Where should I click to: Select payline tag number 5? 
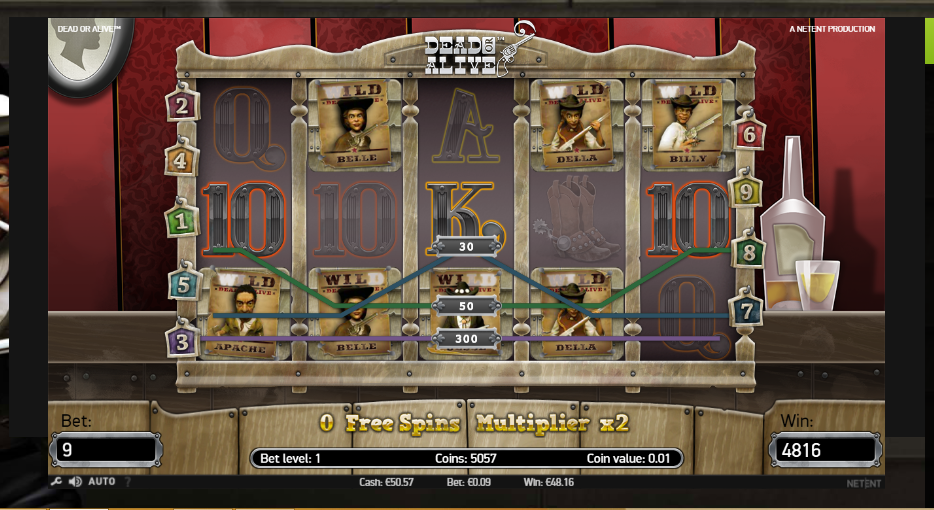[x=181, y=284]
